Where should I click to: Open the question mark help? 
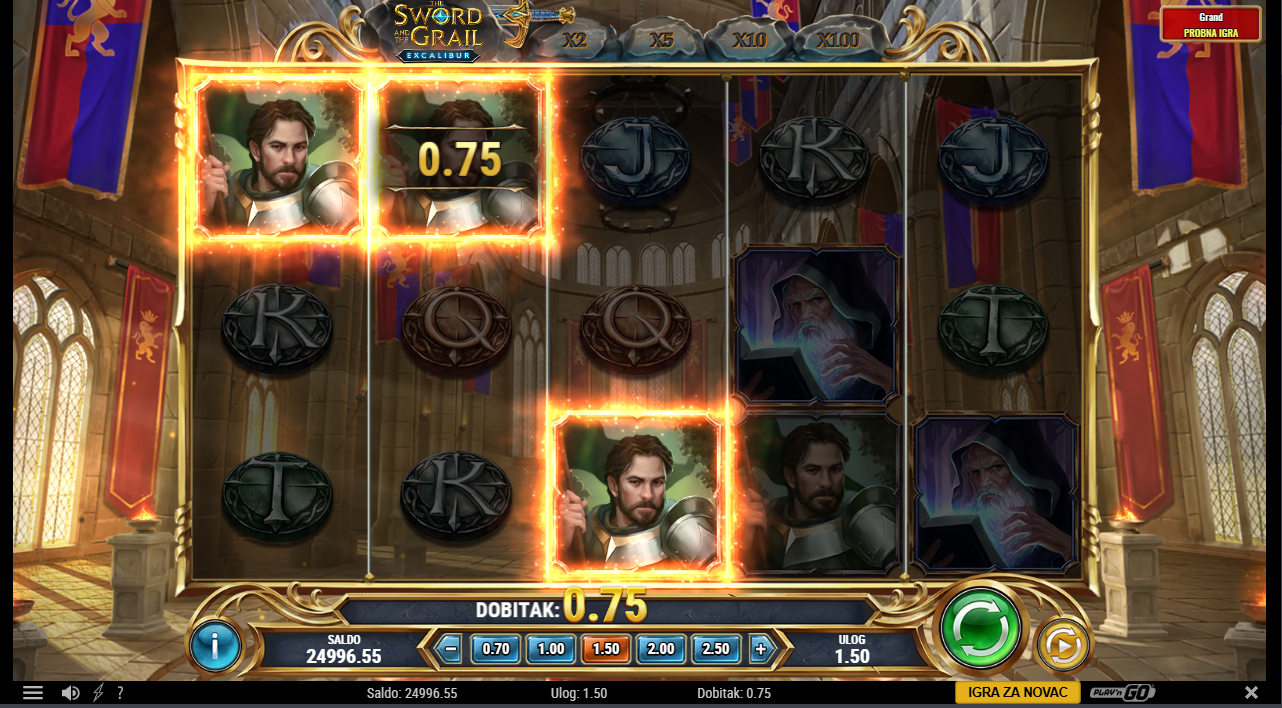point(120,693)
